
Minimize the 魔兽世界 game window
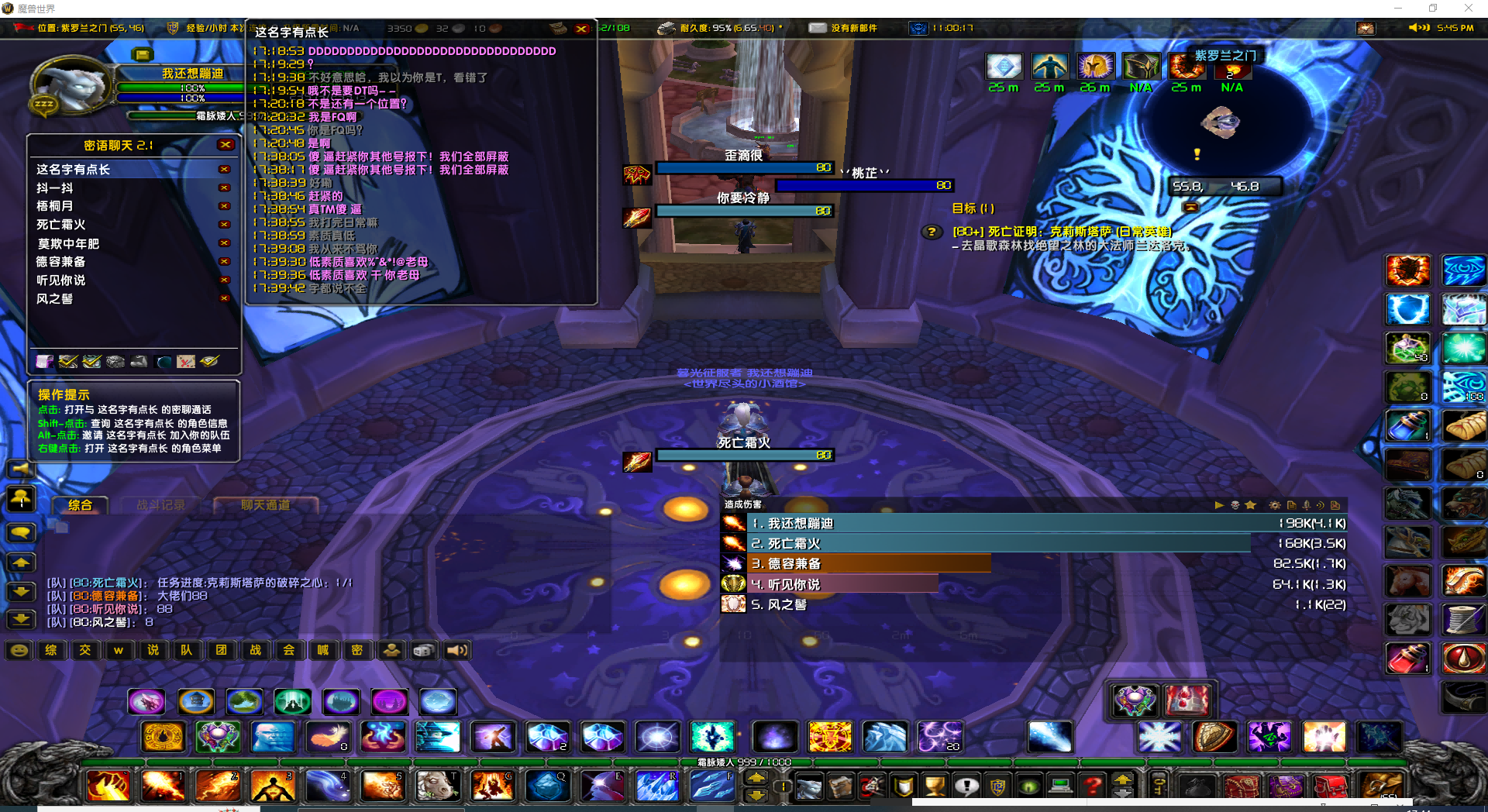click(x=1398, y=9)
